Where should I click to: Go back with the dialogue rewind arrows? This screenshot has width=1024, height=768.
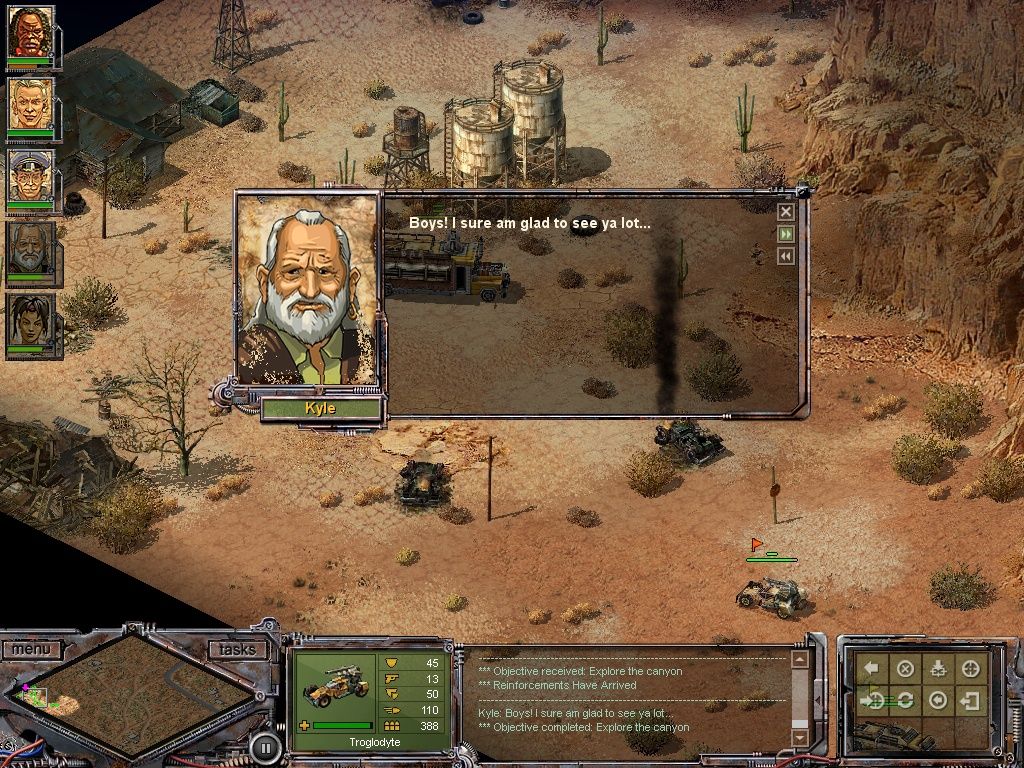[x=786, y=256]
